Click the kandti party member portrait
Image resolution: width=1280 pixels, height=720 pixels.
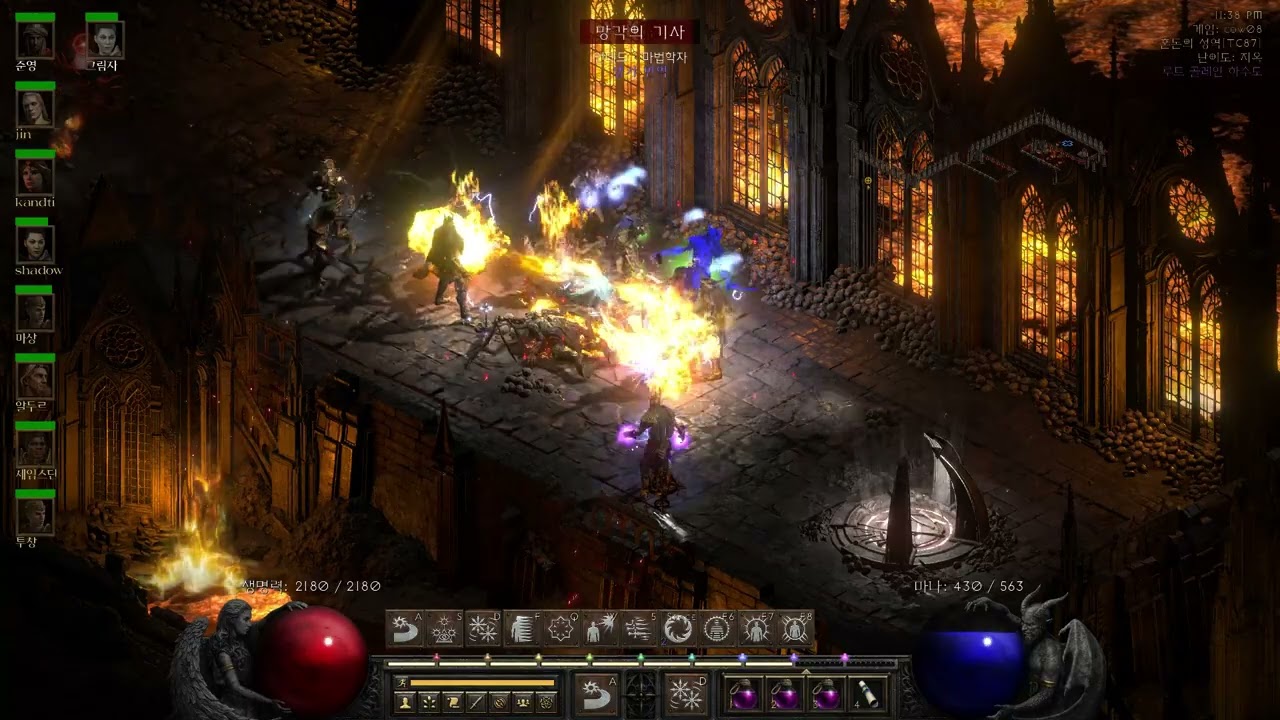pyautogui.click(x=35, y=176)
